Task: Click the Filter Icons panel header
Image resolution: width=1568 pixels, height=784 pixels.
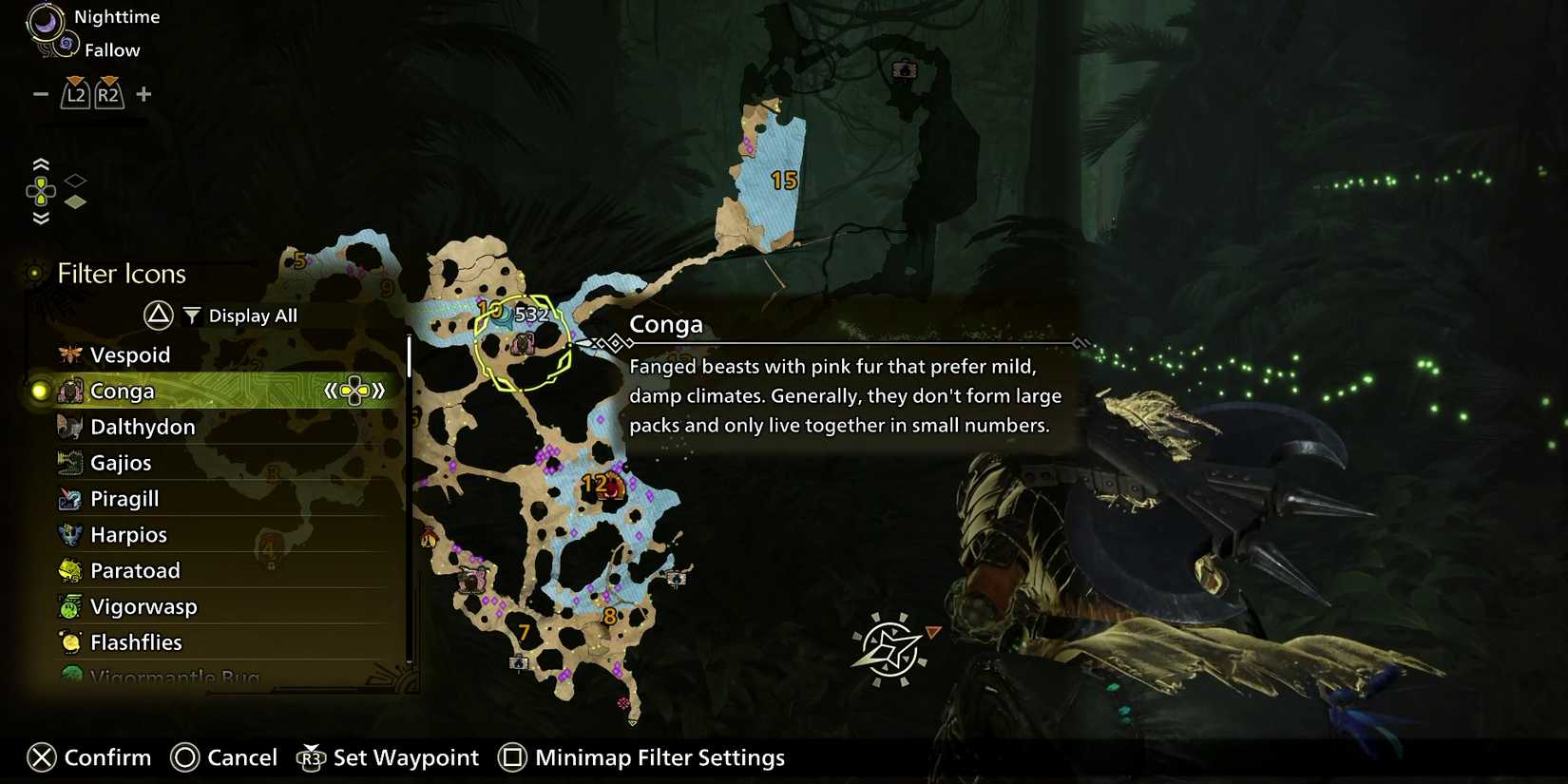Action: click(119, 274)
